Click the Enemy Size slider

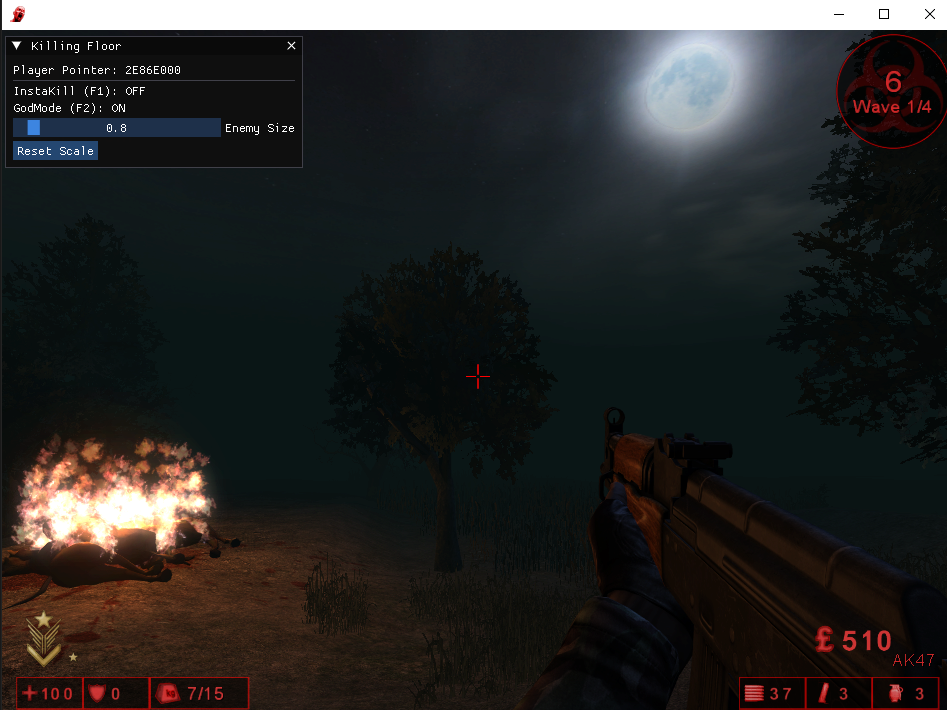(x=116, y=128)
